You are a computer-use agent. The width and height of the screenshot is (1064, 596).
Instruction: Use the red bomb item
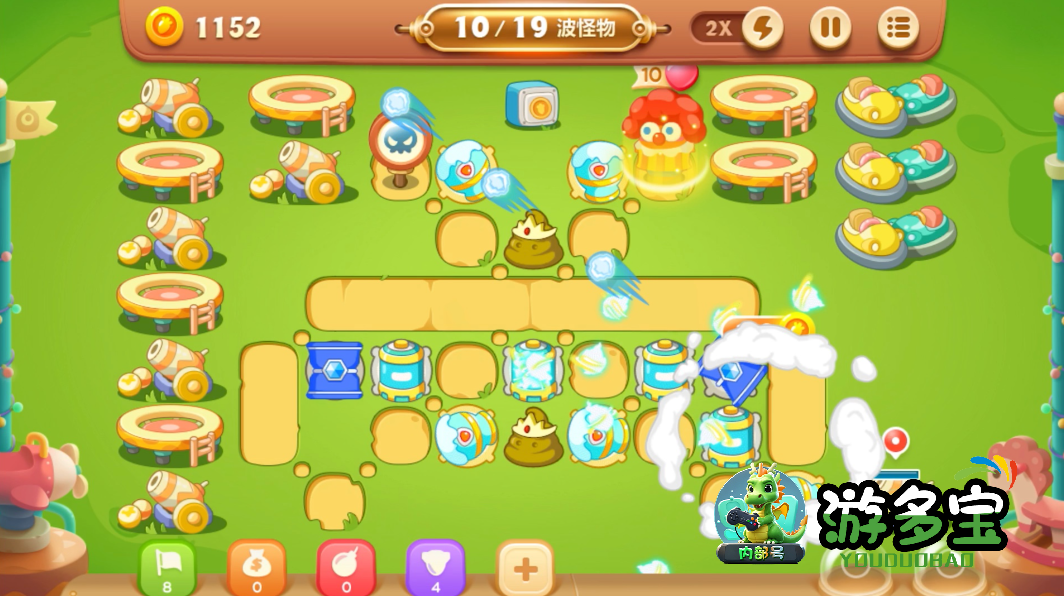tap(346, 568)
